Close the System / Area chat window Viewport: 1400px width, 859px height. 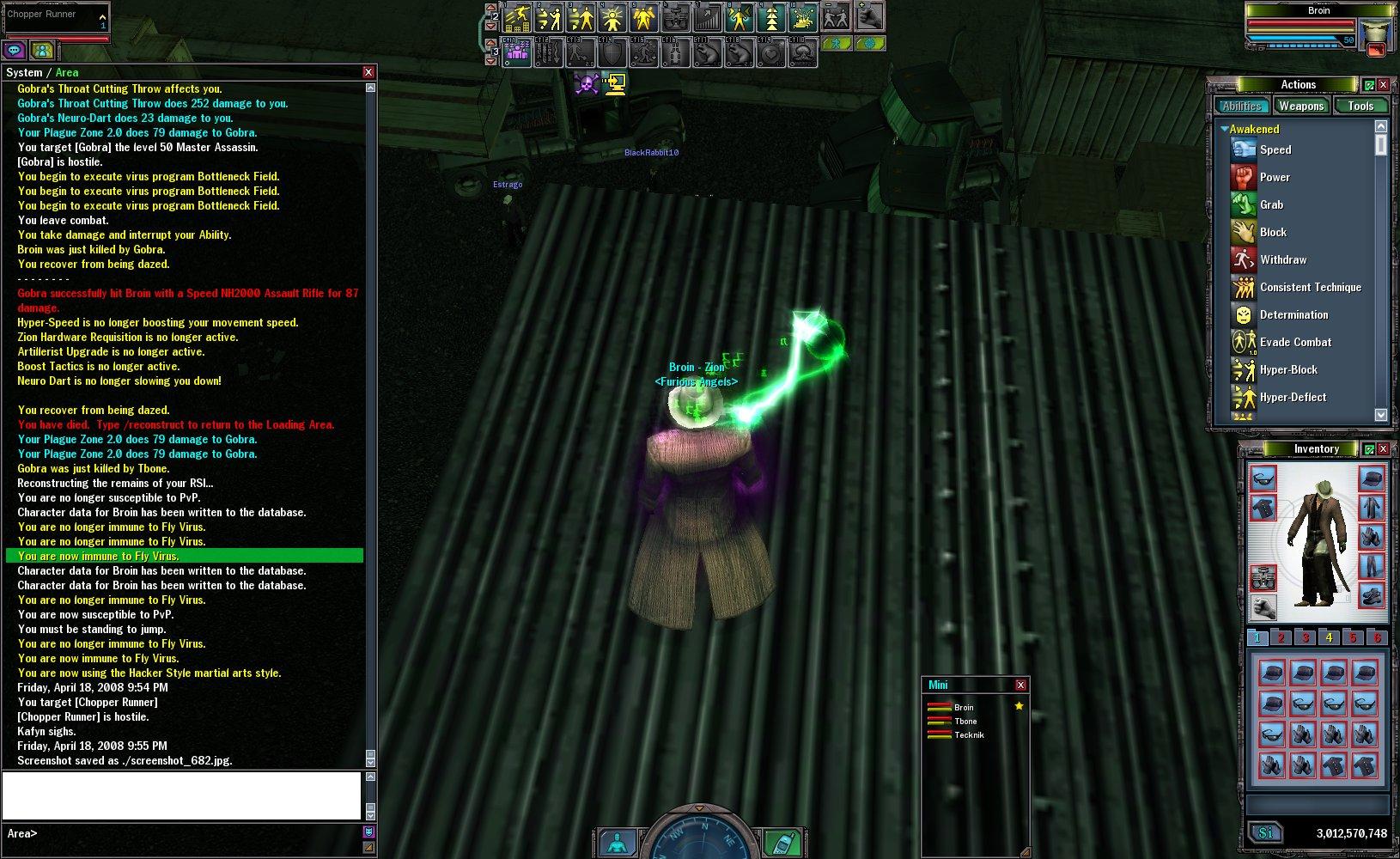point(368,72)
